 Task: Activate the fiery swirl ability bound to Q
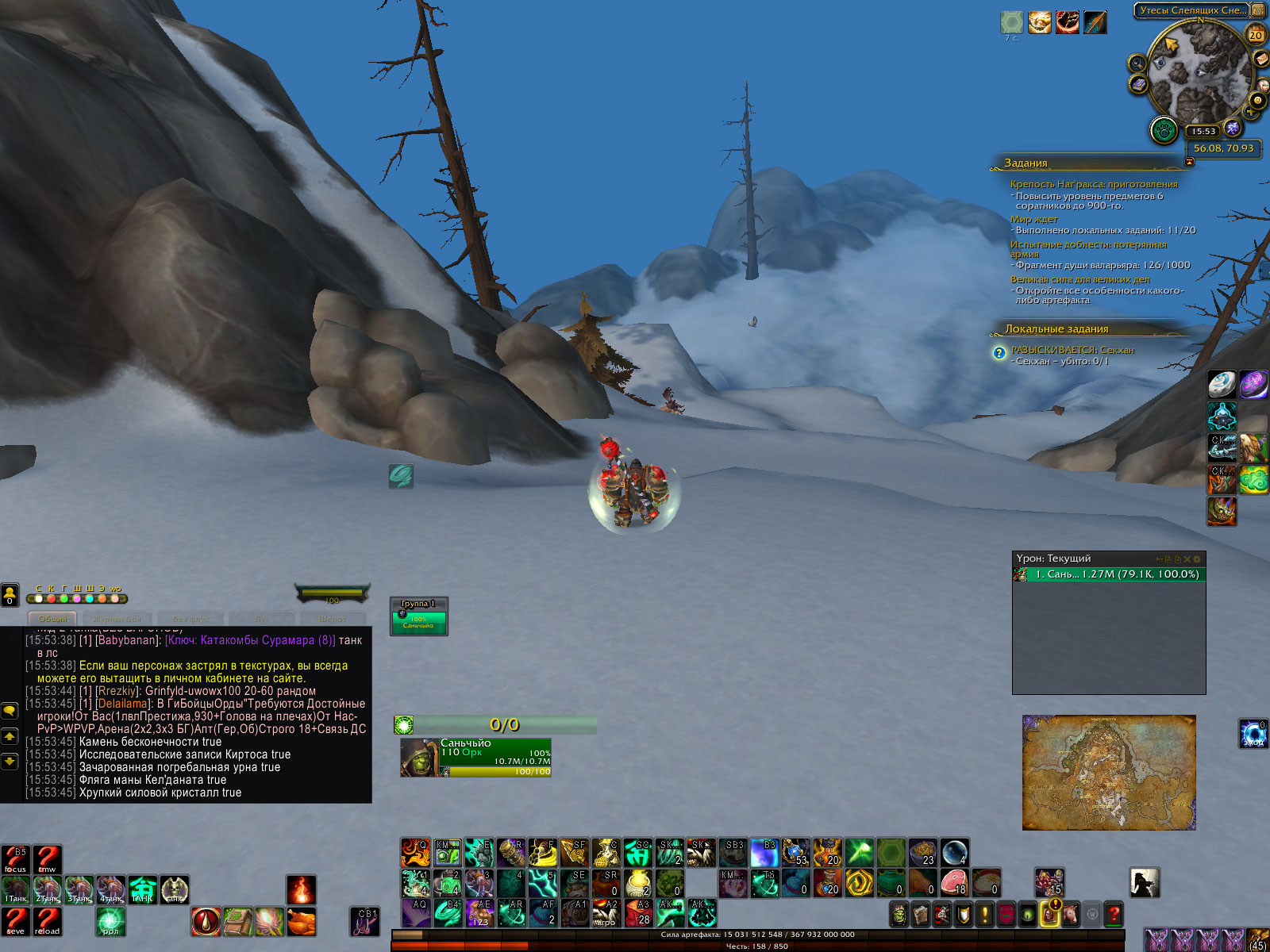(415, 853)
